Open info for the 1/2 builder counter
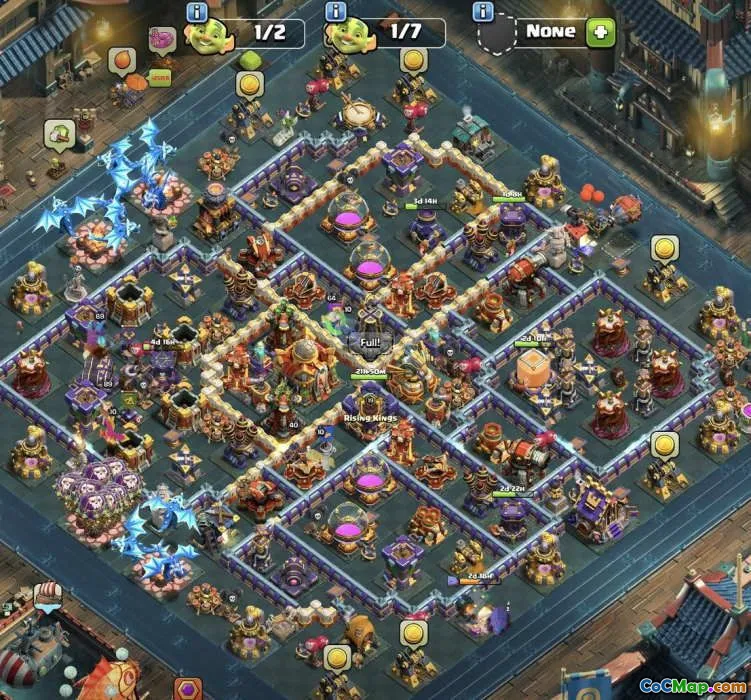This screenshot has height=700, width=751. (x=196, y=12)
